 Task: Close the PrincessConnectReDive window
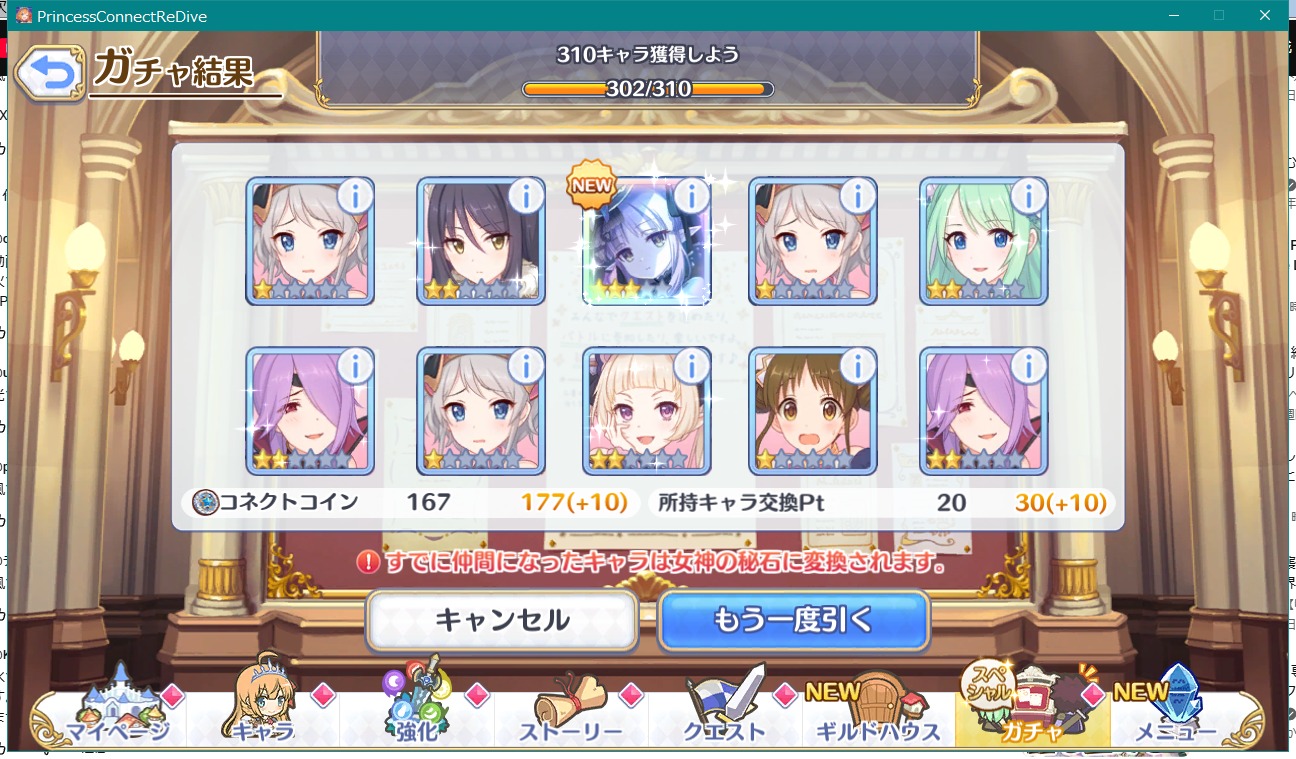pos(1264,15)
